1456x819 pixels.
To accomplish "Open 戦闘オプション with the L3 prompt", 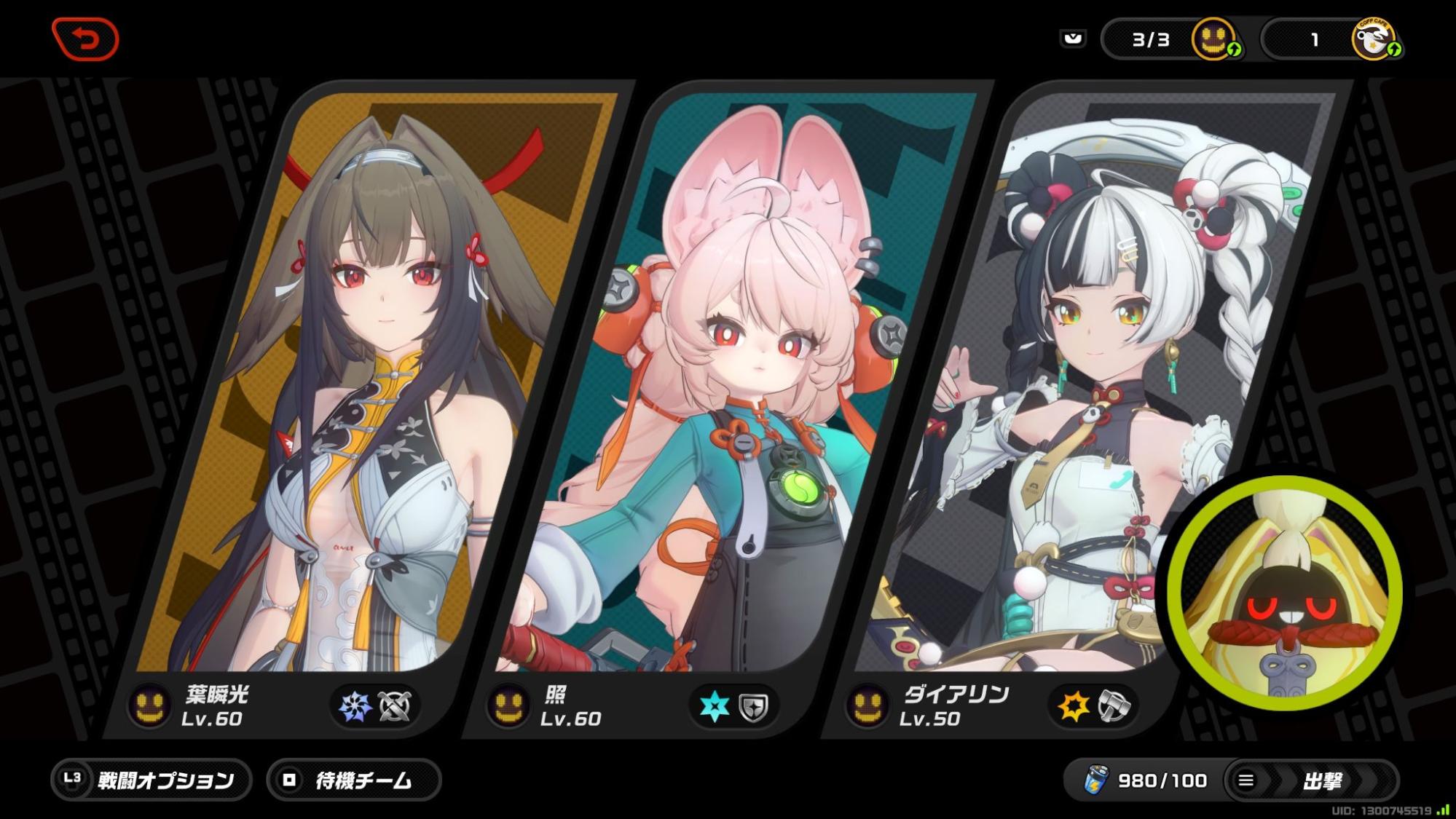I will 149,780.
